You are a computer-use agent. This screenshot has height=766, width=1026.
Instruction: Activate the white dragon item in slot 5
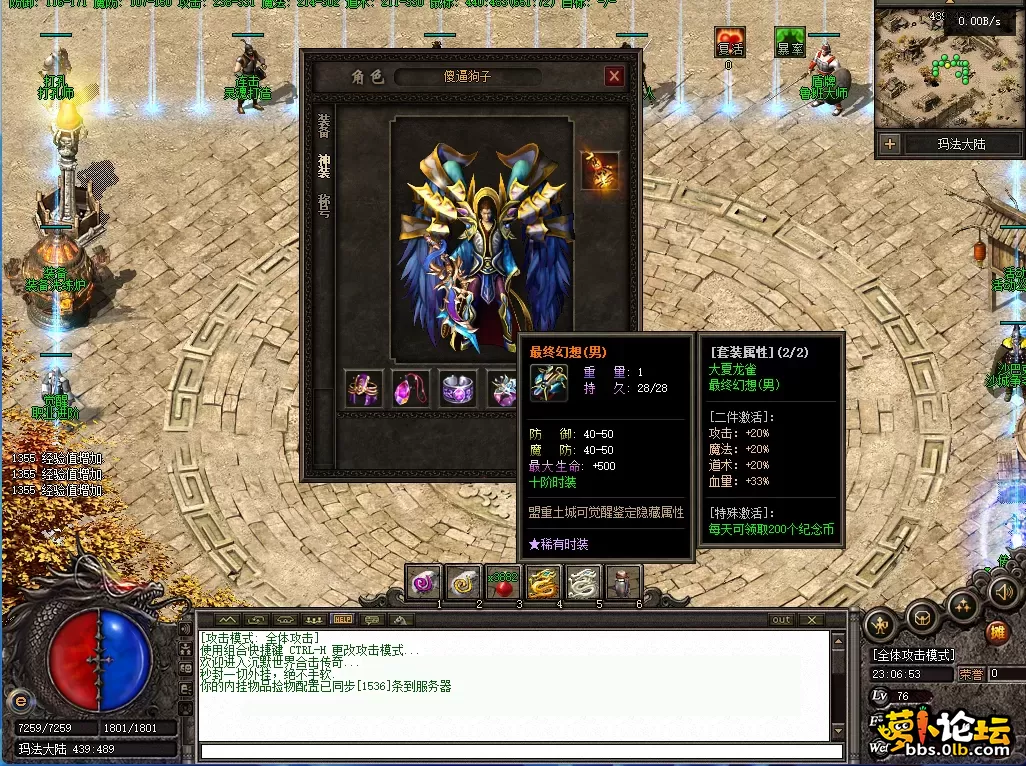click(583, 582)
